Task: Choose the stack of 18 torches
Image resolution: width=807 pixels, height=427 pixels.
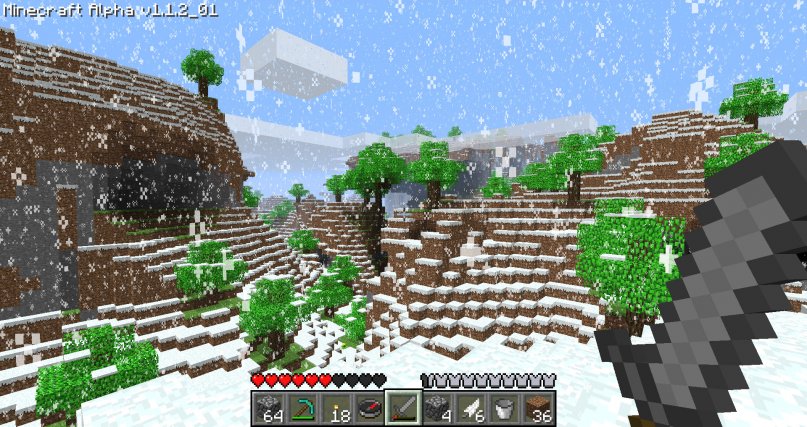Action: (x=335, y=407)
